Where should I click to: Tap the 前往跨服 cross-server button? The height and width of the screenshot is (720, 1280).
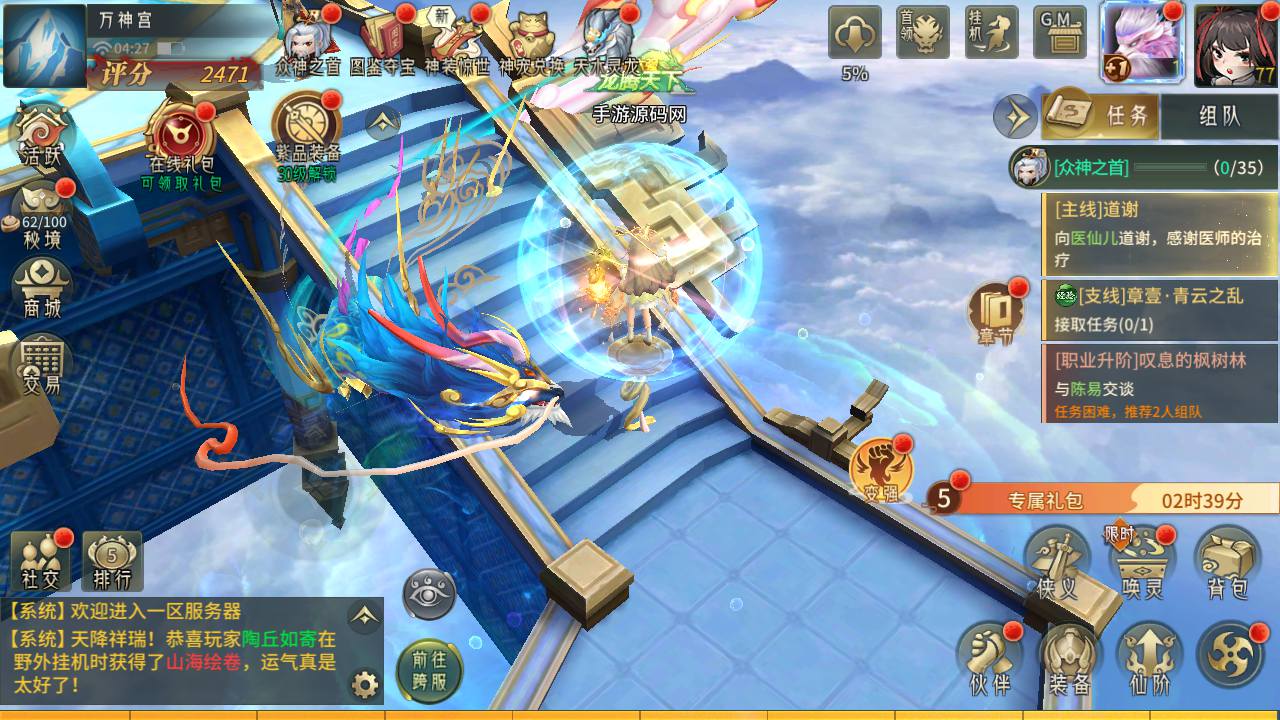pyautogui.click(x=429, y=668)
